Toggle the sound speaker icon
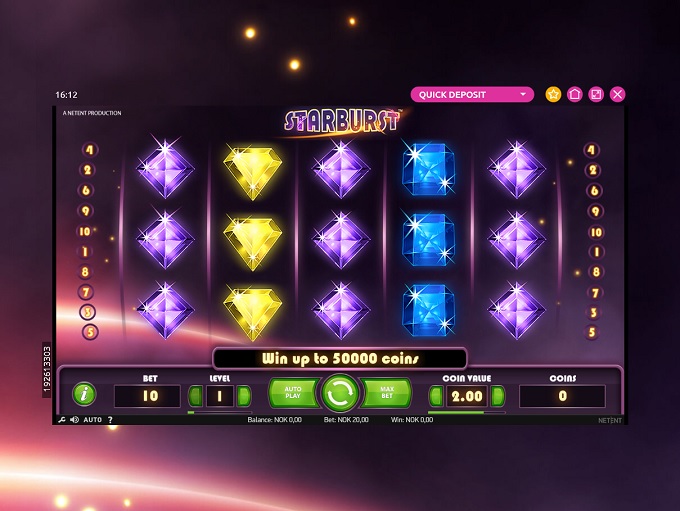The image size is (680, 511). pos(74,420)
